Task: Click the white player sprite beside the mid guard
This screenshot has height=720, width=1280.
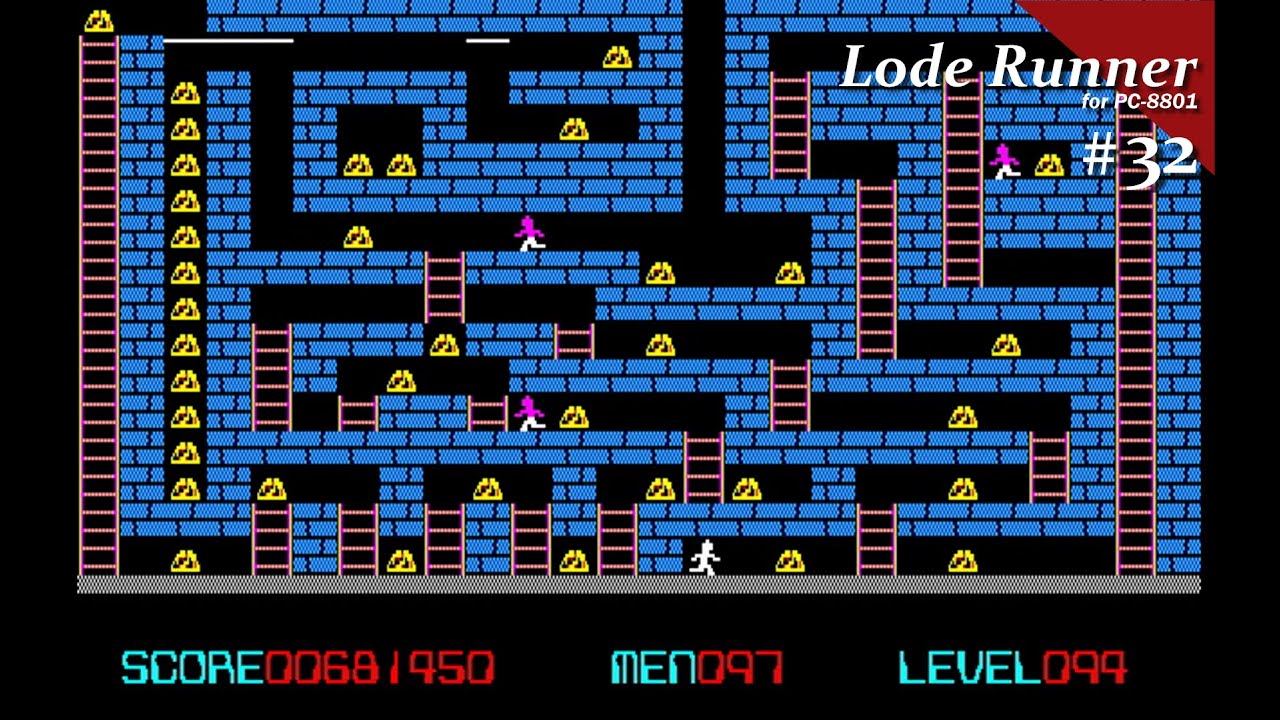Action: point(530,423)
